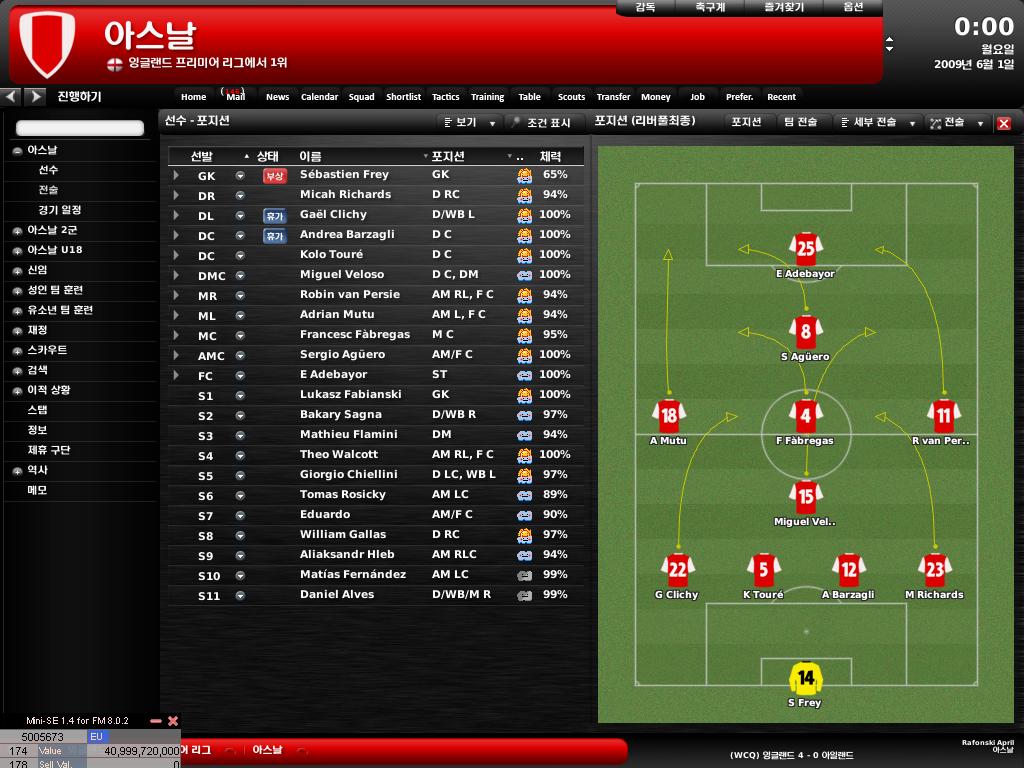Open the 옵션 options menu
Screen dimensions: 1024x768
[853, 7]
